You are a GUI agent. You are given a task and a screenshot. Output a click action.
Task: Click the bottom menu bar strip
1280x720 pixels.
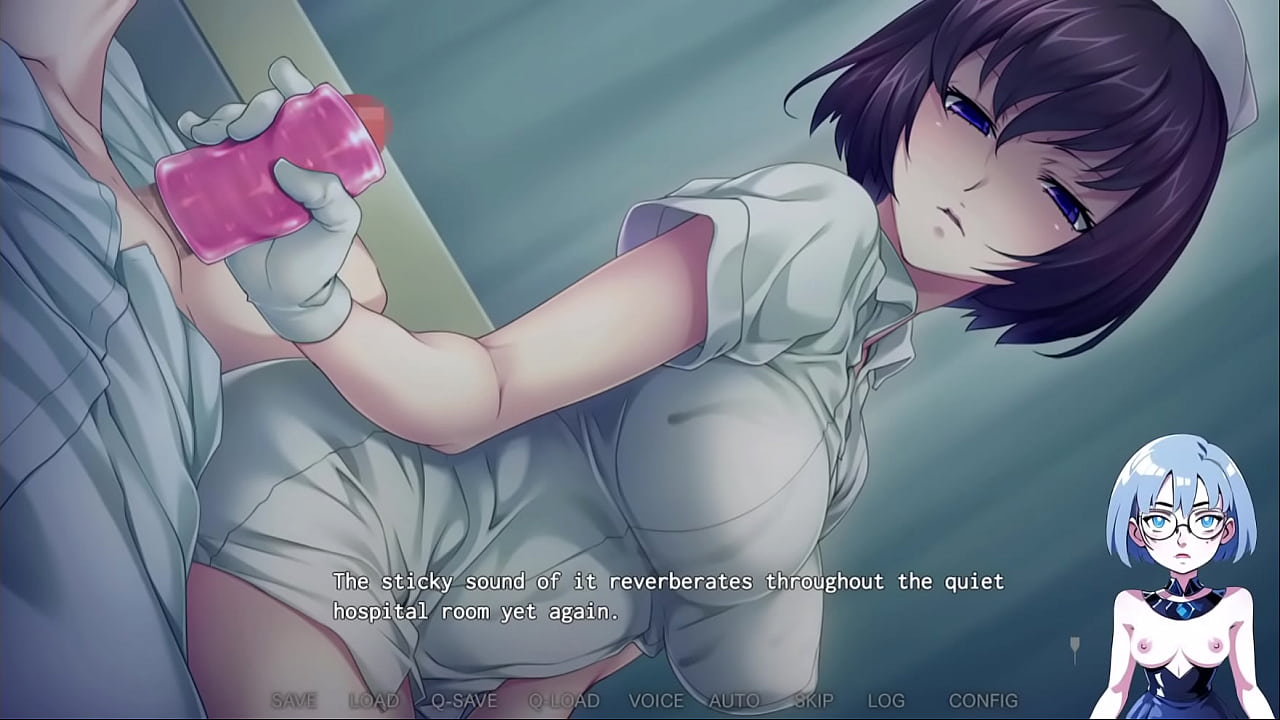point(640,701)
